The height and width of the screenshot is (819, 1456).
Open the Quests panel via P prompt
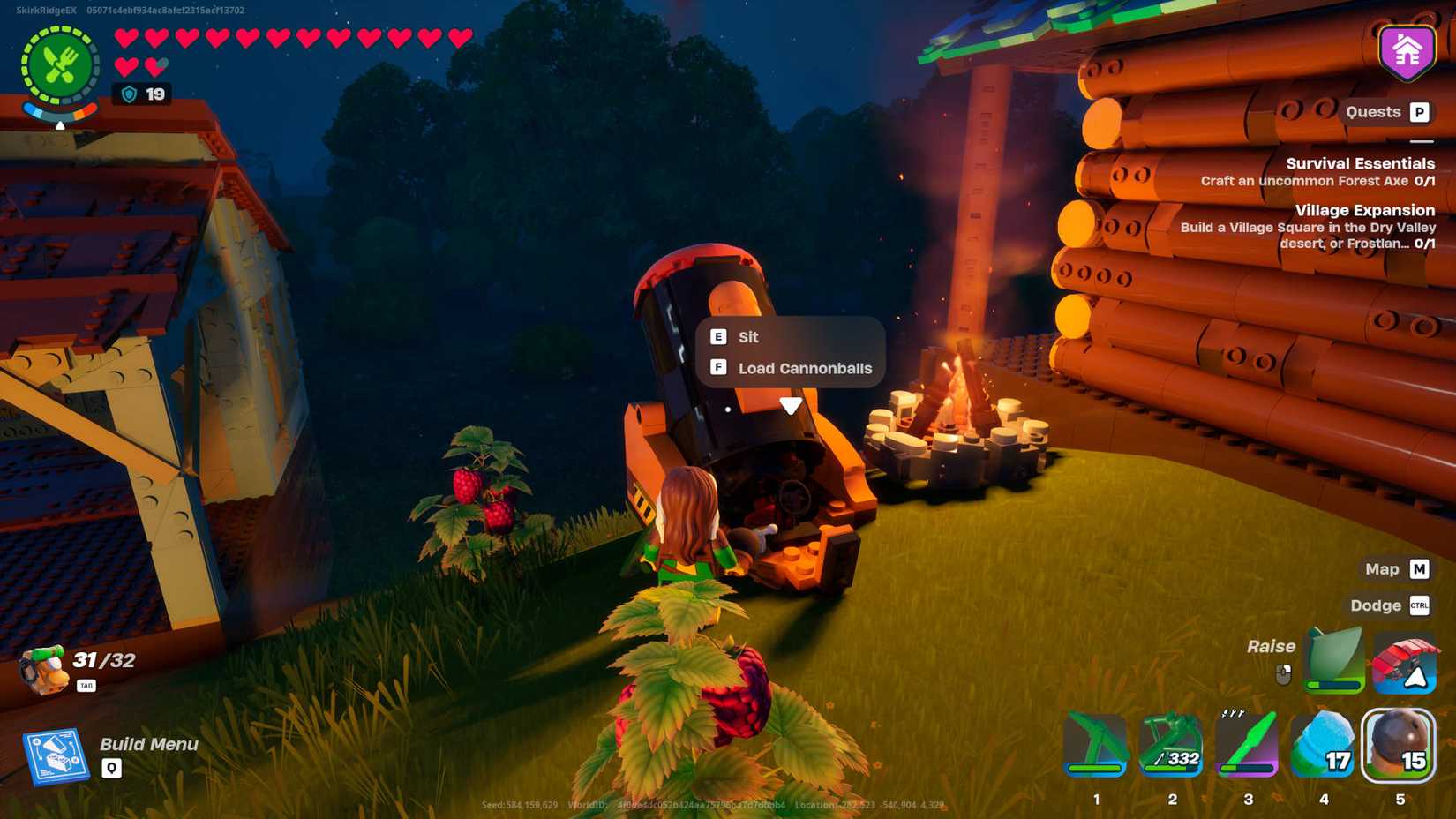(1418, 112)
